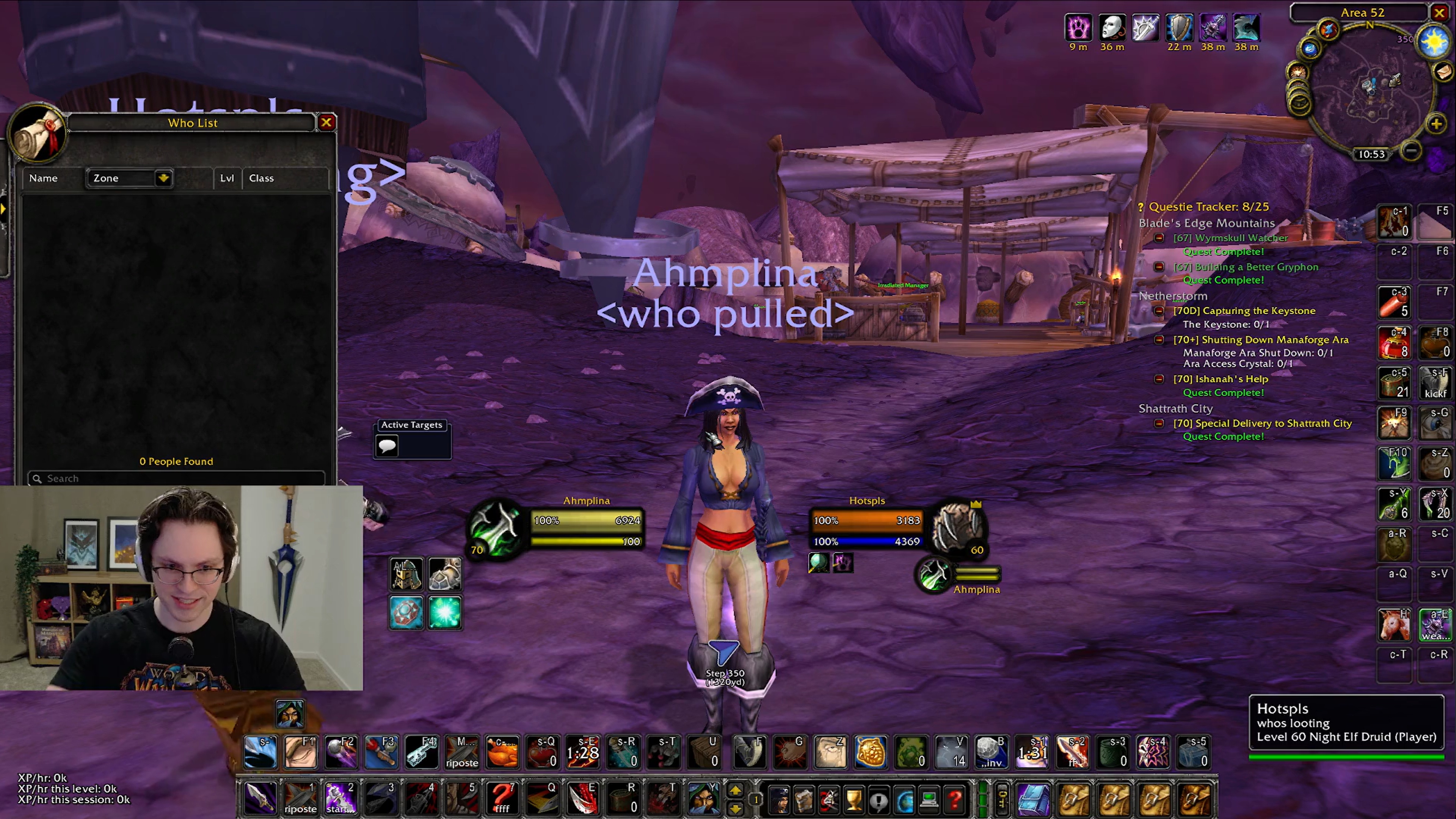1456x819 pixels.
Task: Click the hearthstone icon labeled ,,inv
Action: coord(992,752)
